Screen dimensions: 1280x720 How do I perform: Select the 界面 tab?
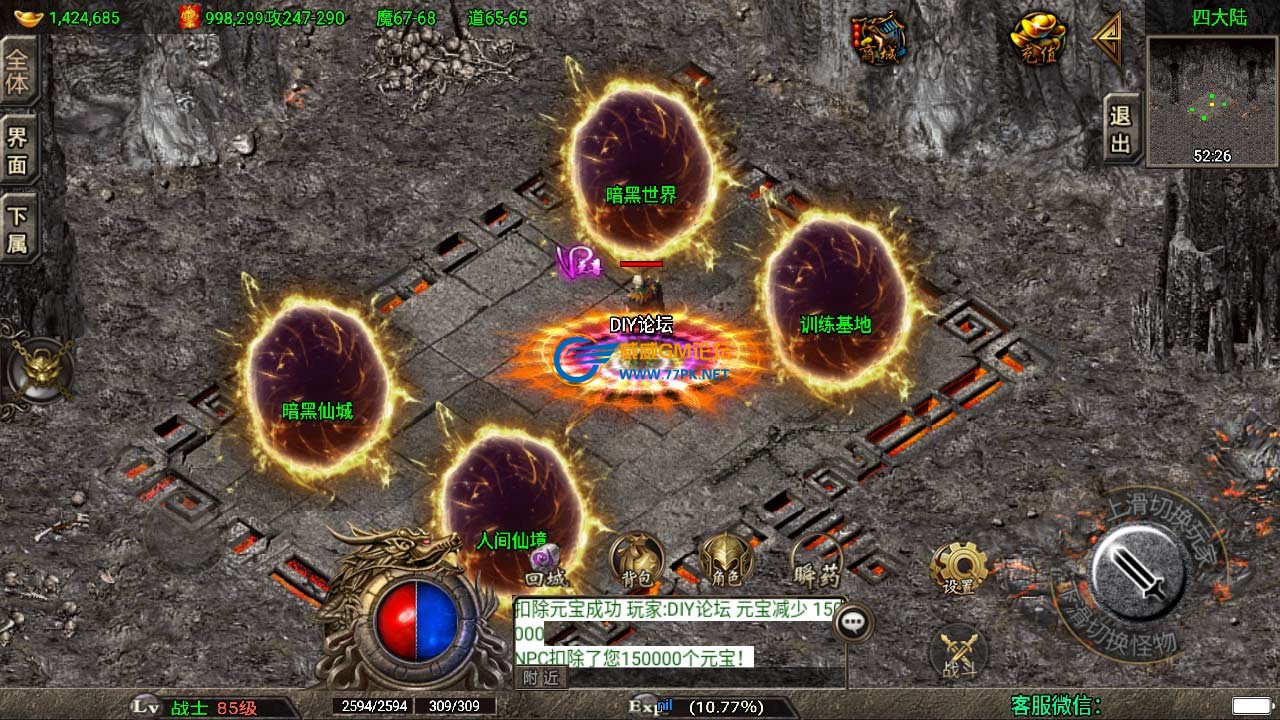click(18, 150)
